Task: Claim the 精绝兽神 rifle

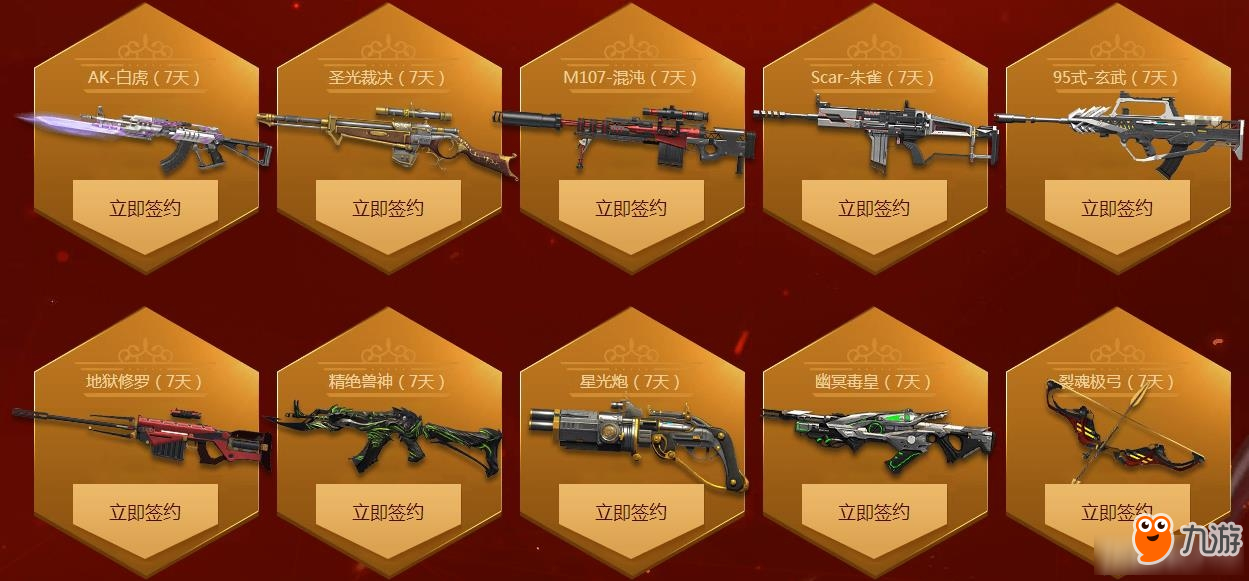Action: coord(388,512)
